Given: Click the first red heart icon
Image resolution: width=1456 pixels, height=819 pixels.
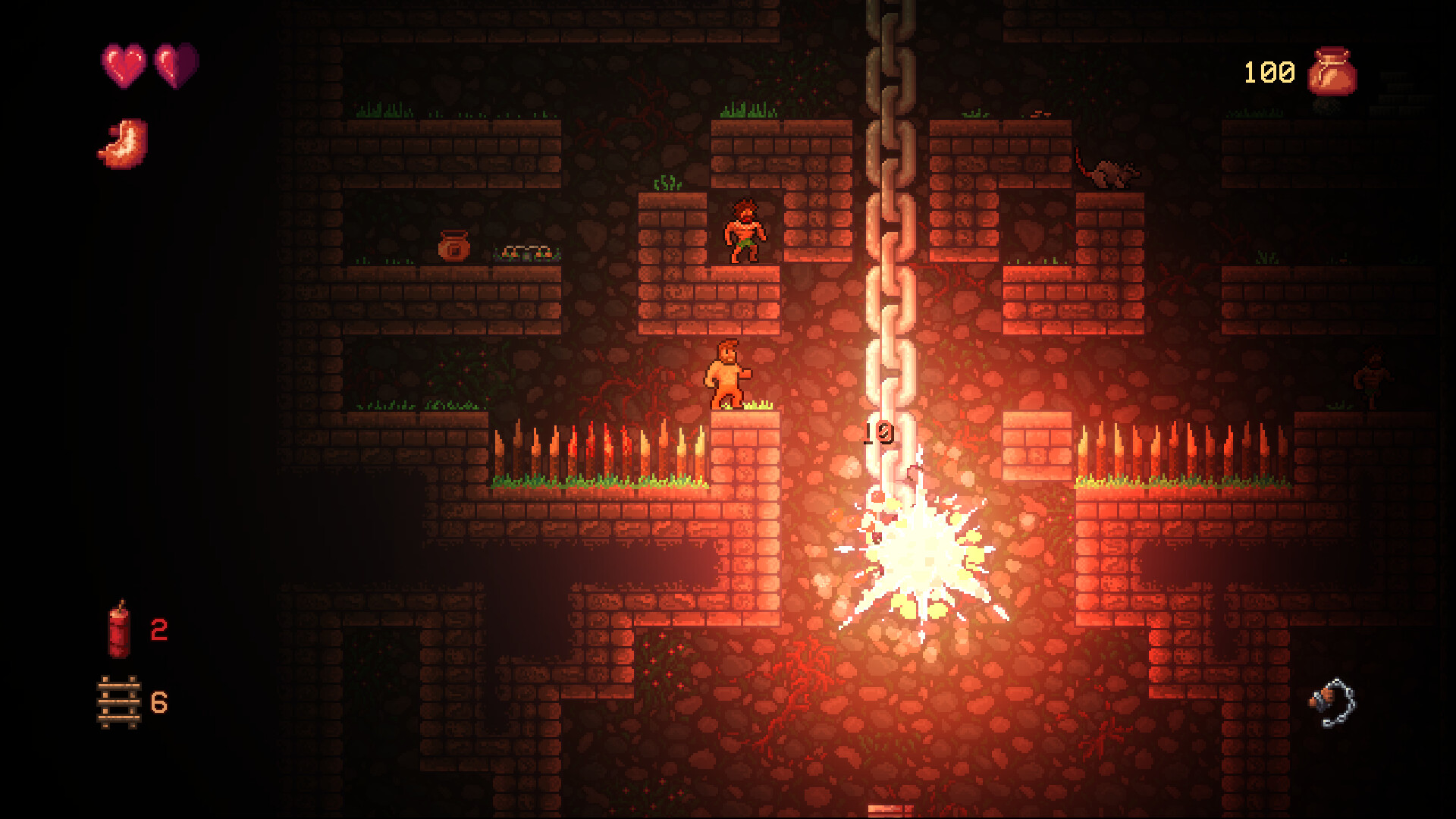Looking at the screenshot, I should [x=124, y=64].
